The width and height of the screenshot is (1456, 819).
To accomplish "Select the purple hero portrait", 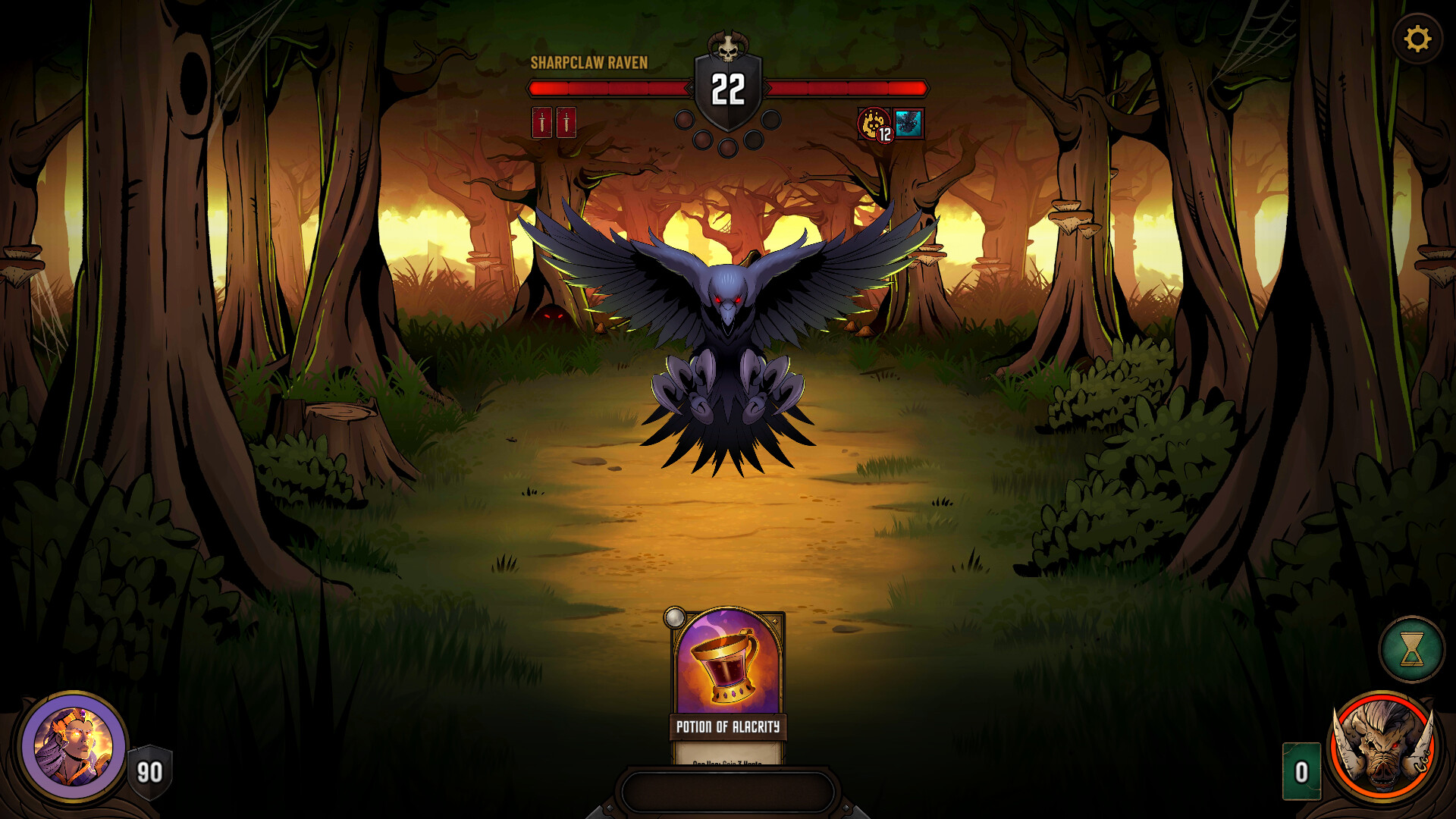I will (x=74, y=746).
